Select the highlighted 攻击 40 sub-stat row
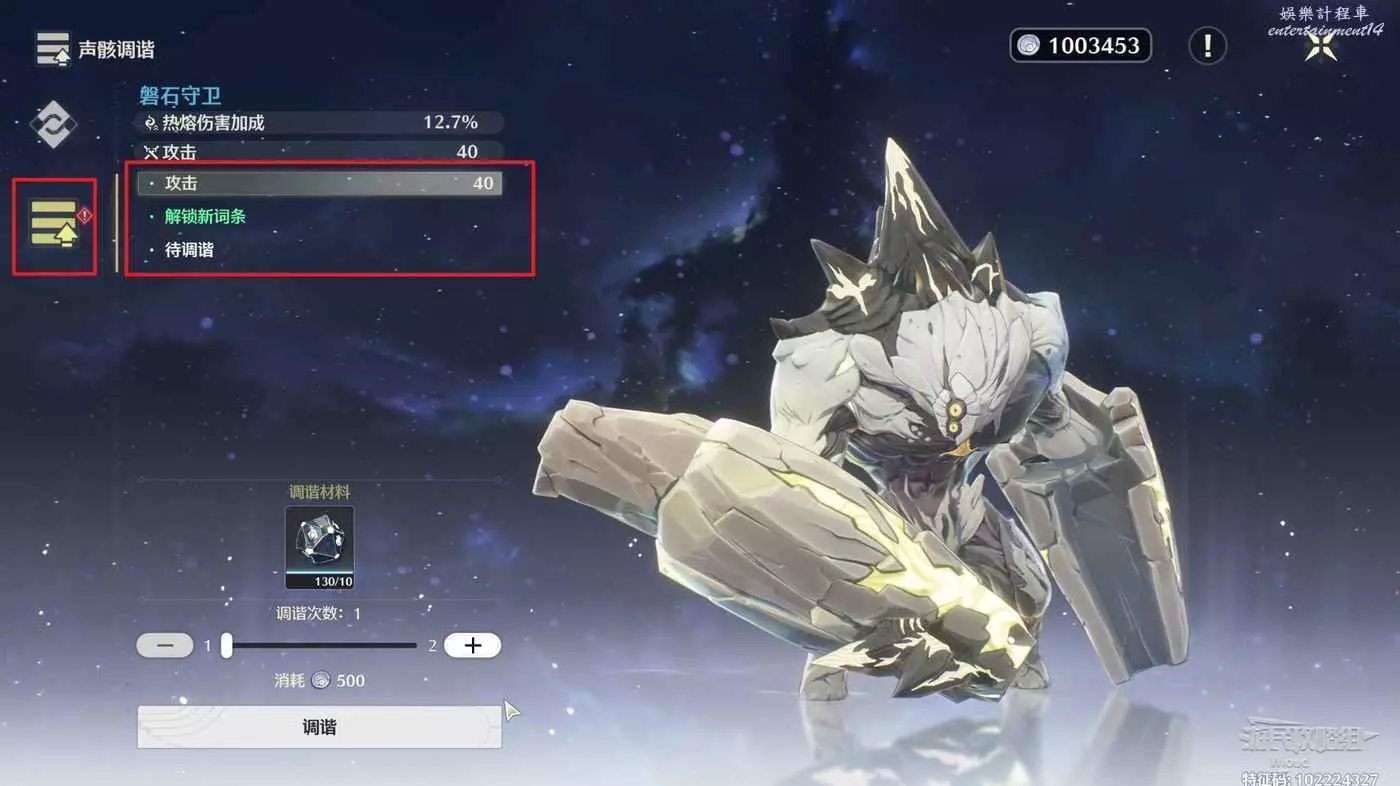The image size is (1400, 786). (320, 183)
